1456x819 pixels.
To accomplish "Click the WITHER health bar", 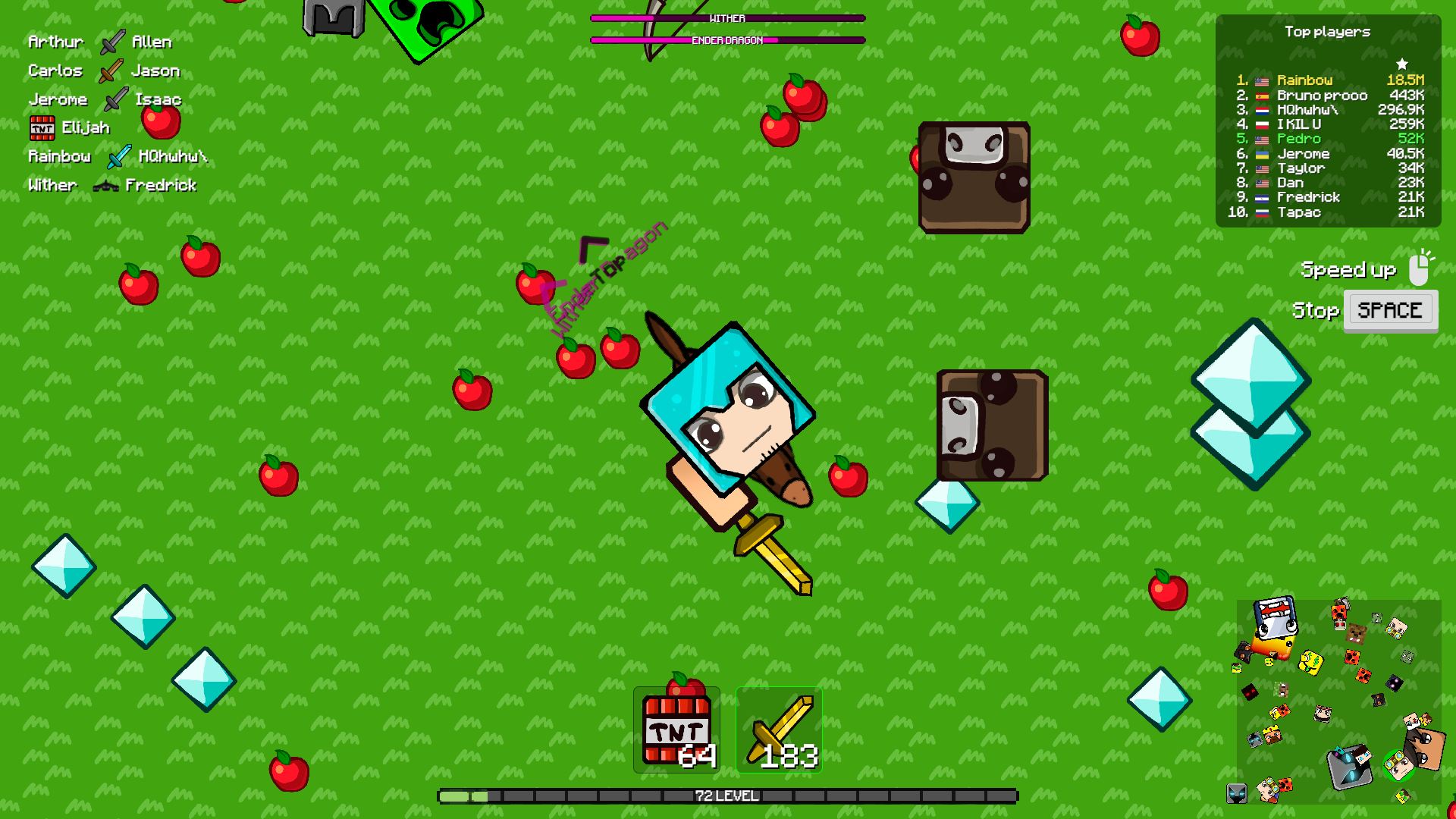I will coord(726,17).
